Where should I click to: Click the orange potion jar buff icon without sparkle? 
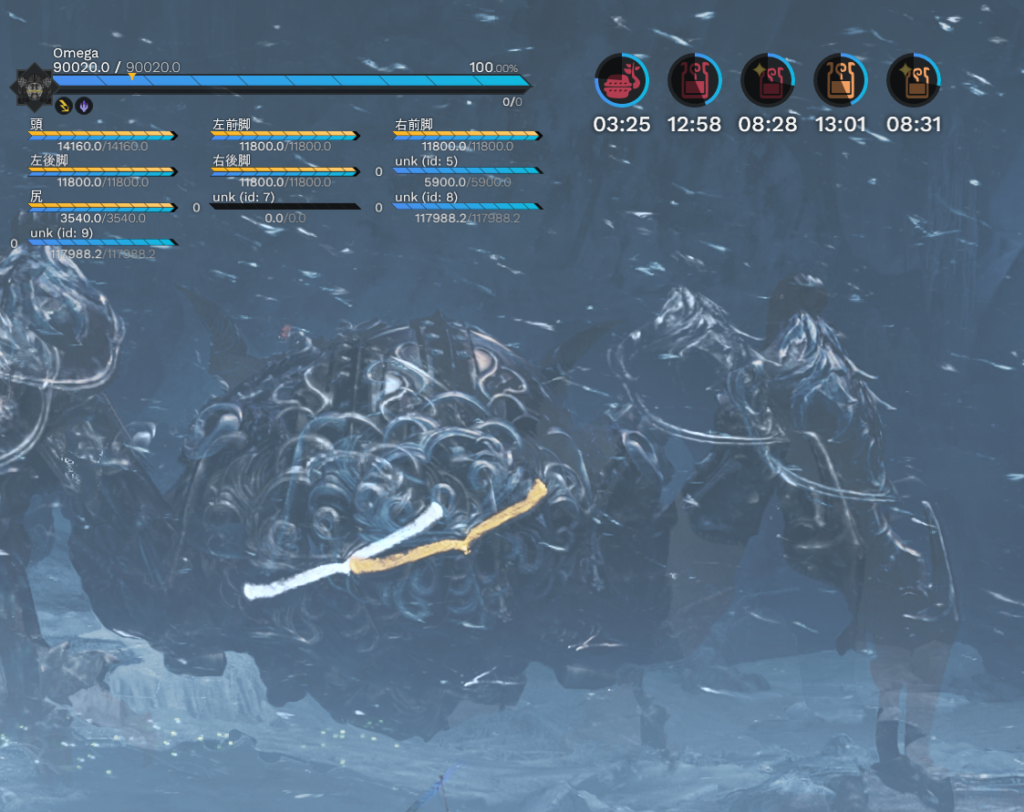point(840,81)
